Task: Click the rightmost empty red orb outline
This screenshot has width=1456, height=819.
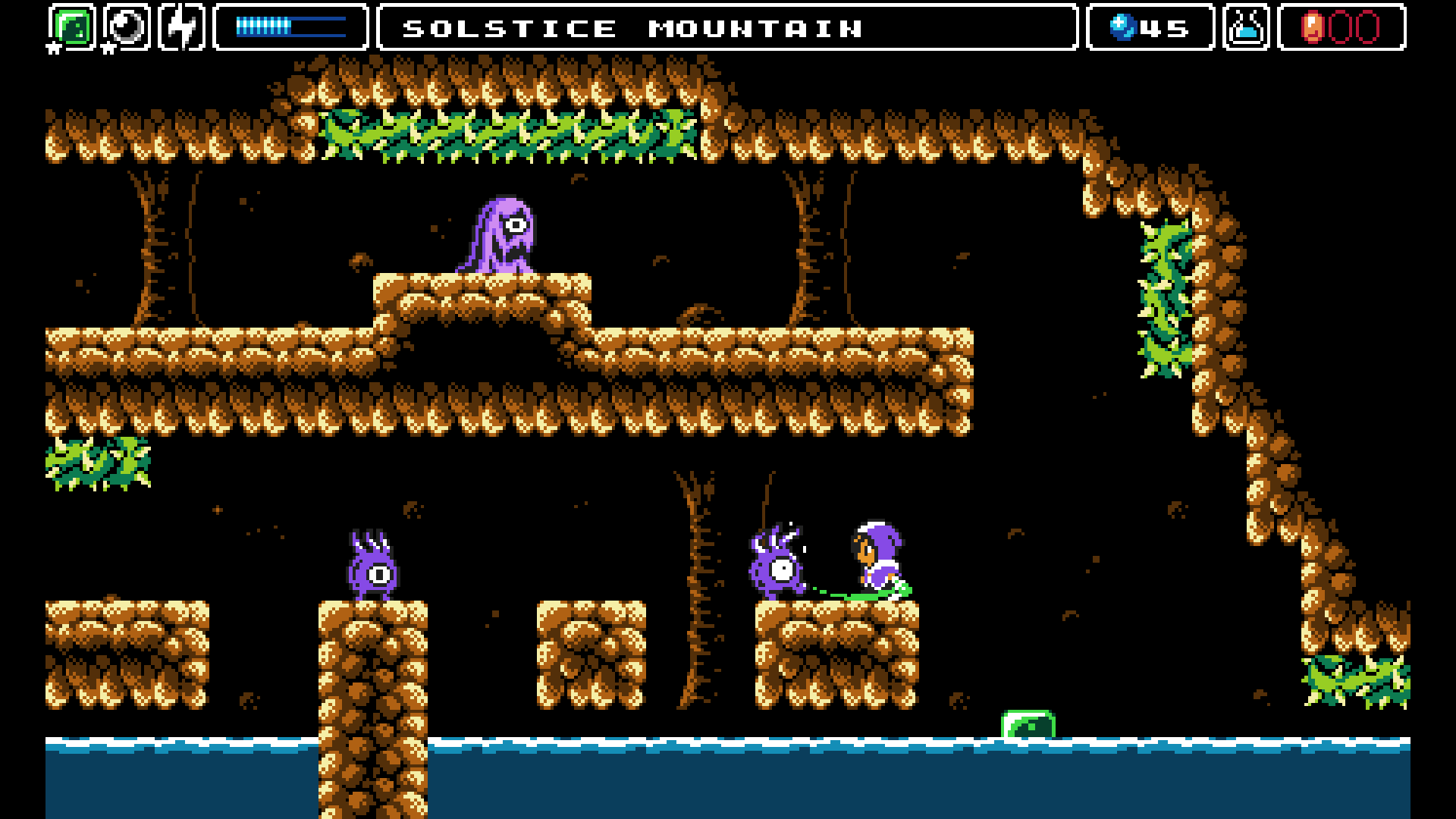Action: [1367, 27]
